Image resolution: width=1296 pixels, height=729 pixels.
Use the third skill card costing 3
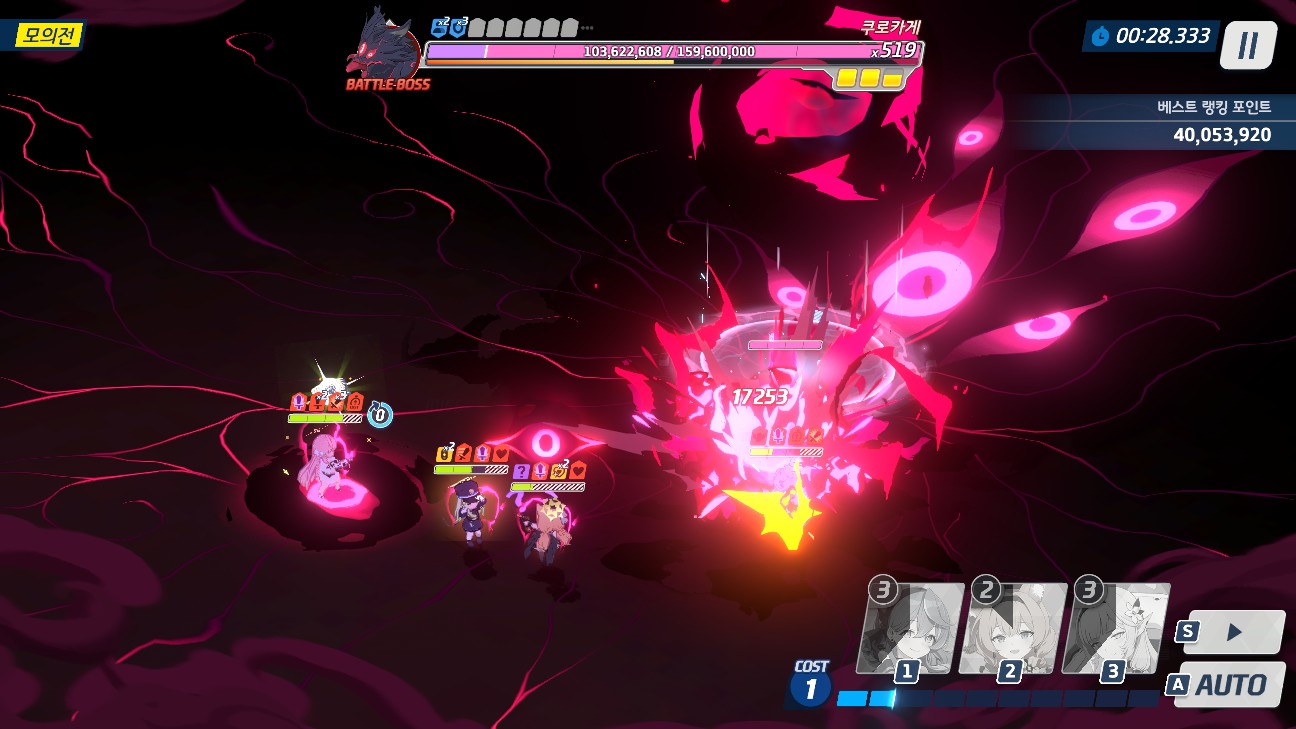click(1115, 630)
